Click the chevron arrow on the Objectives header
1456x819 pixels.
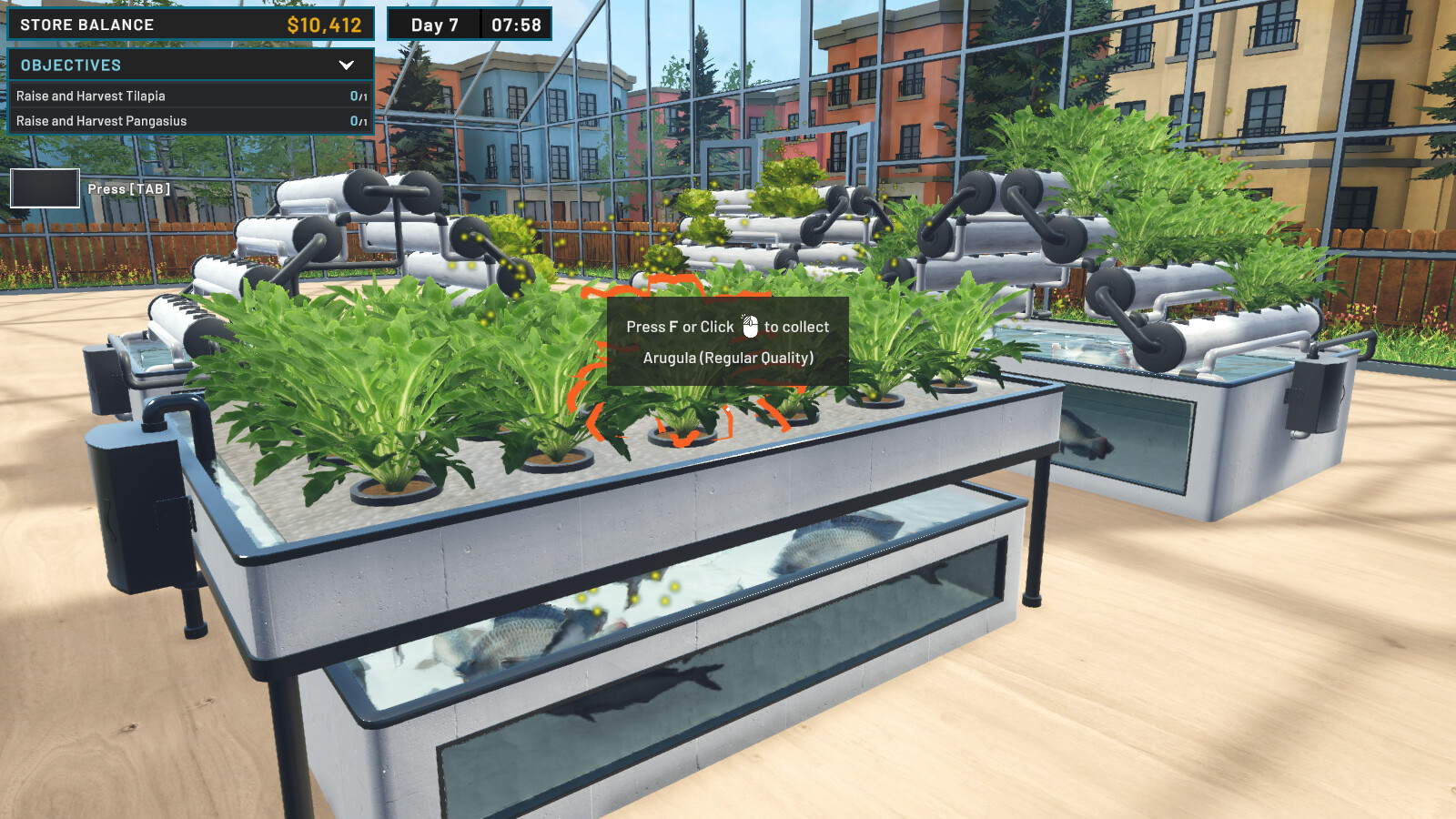tap(346, 65)
